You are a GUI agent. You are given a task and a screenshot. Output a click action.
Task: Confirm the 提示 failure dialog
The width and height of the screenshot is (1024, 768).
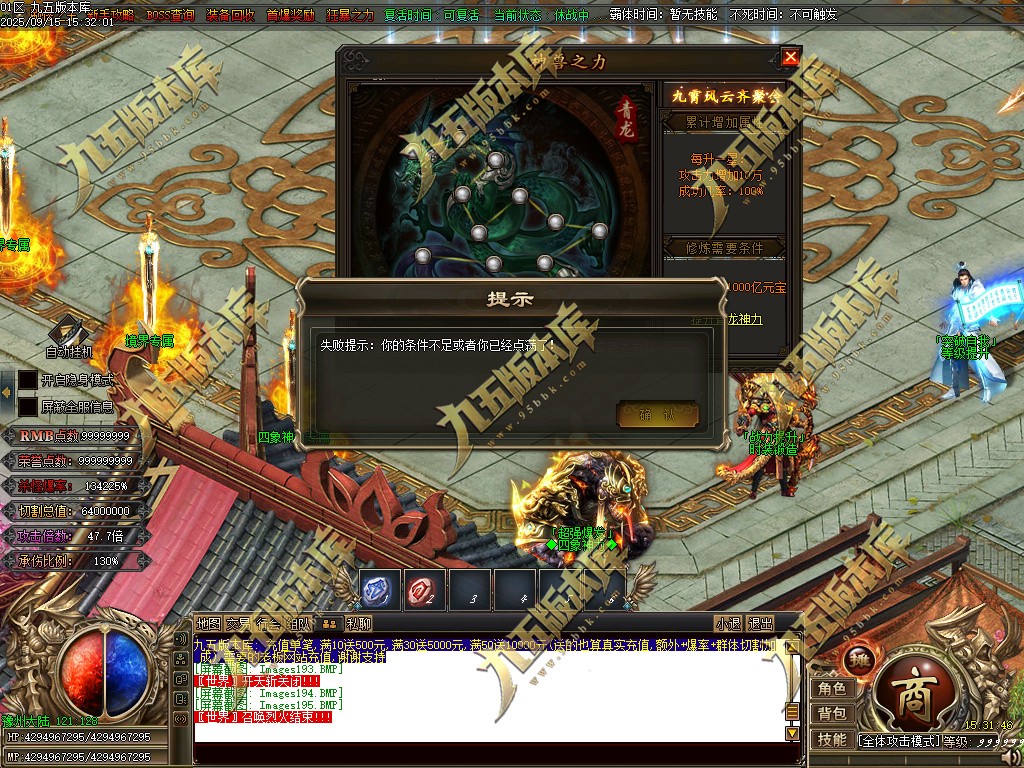657,414
